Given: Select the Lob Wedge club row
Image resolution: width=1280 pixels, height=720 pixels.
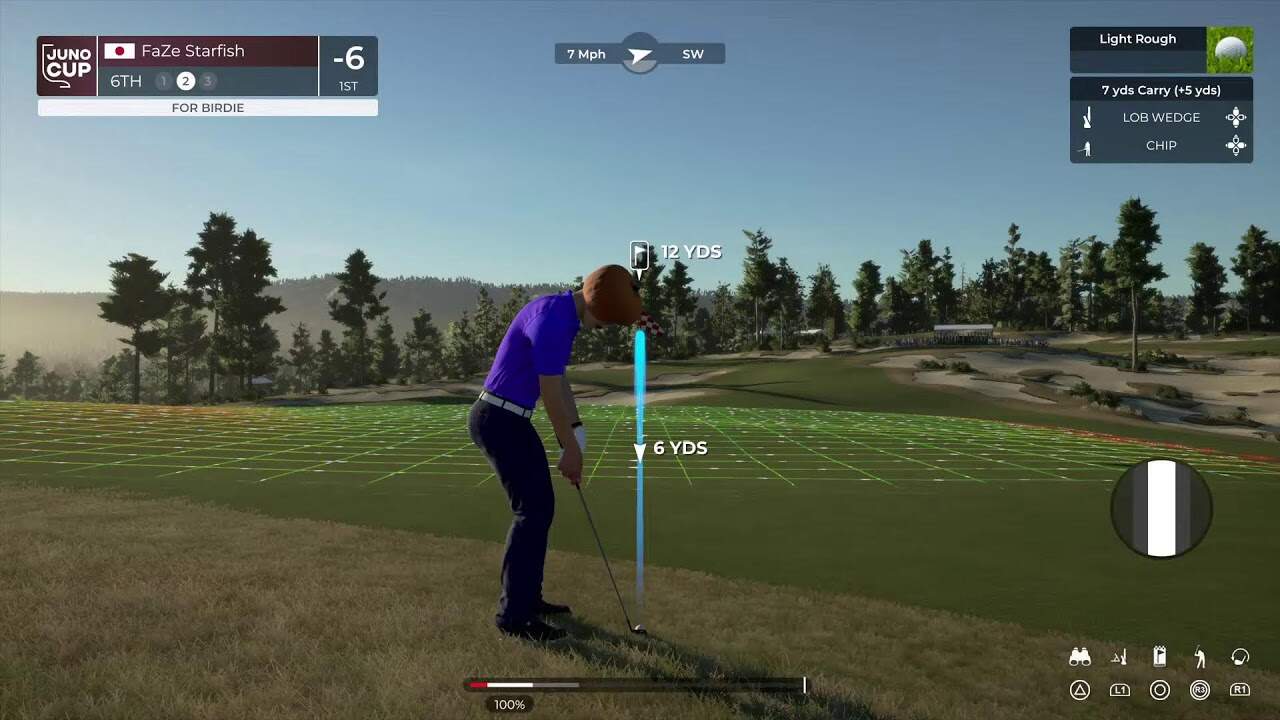Looking at the screenshot, I should point(1161,117).
